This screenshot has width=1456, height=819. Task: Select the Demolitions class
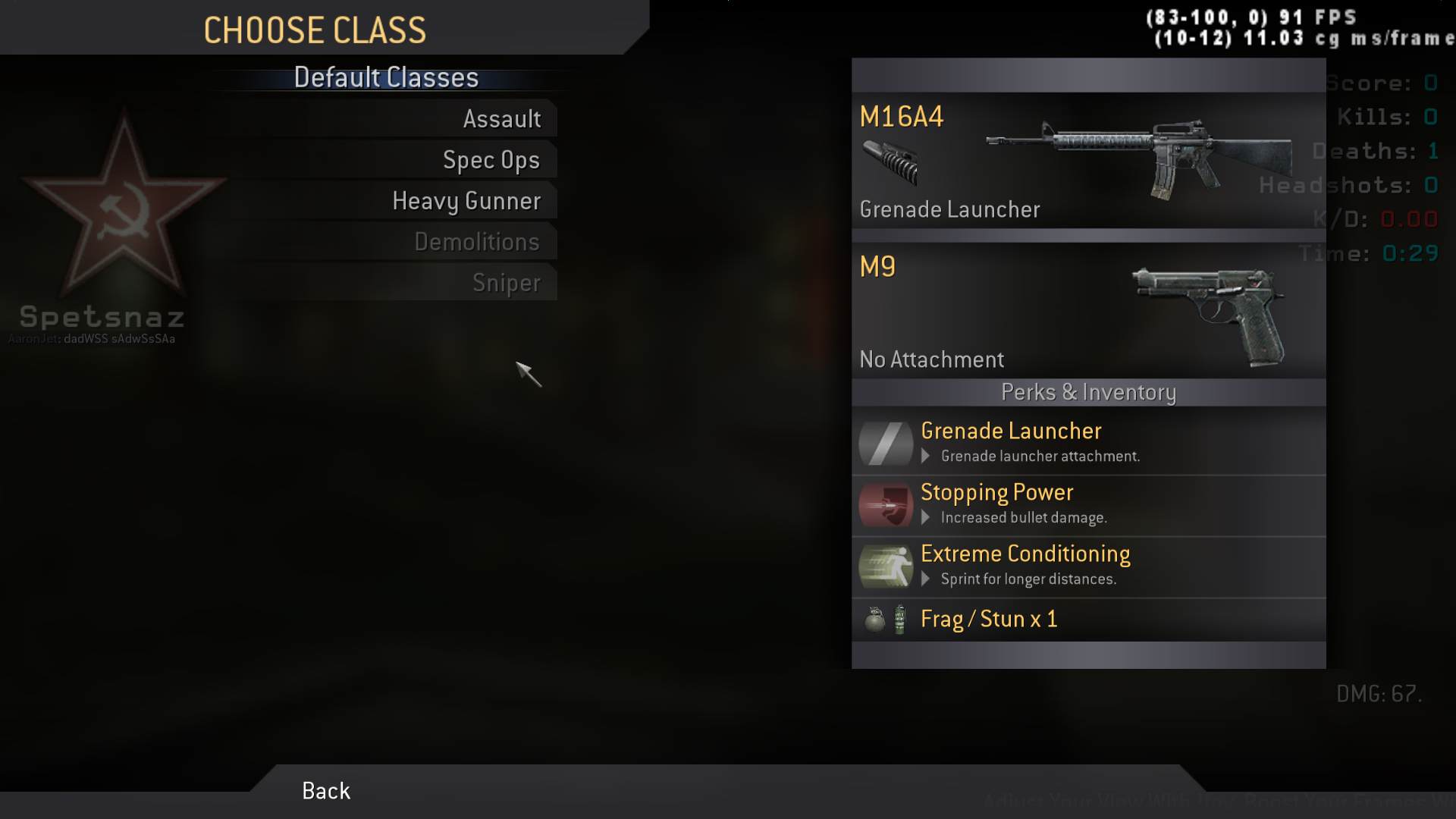coord(476,242)
